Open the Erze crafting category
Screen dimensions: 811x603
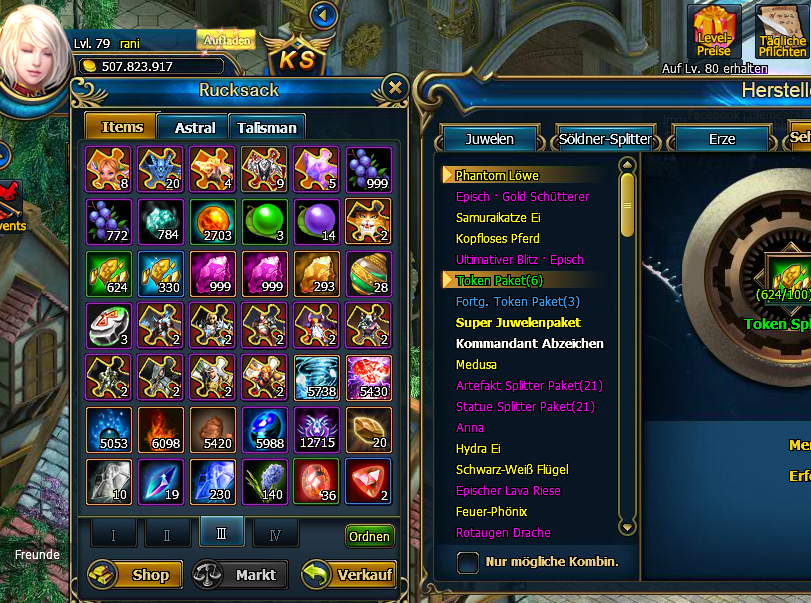[x=722, y=139]
